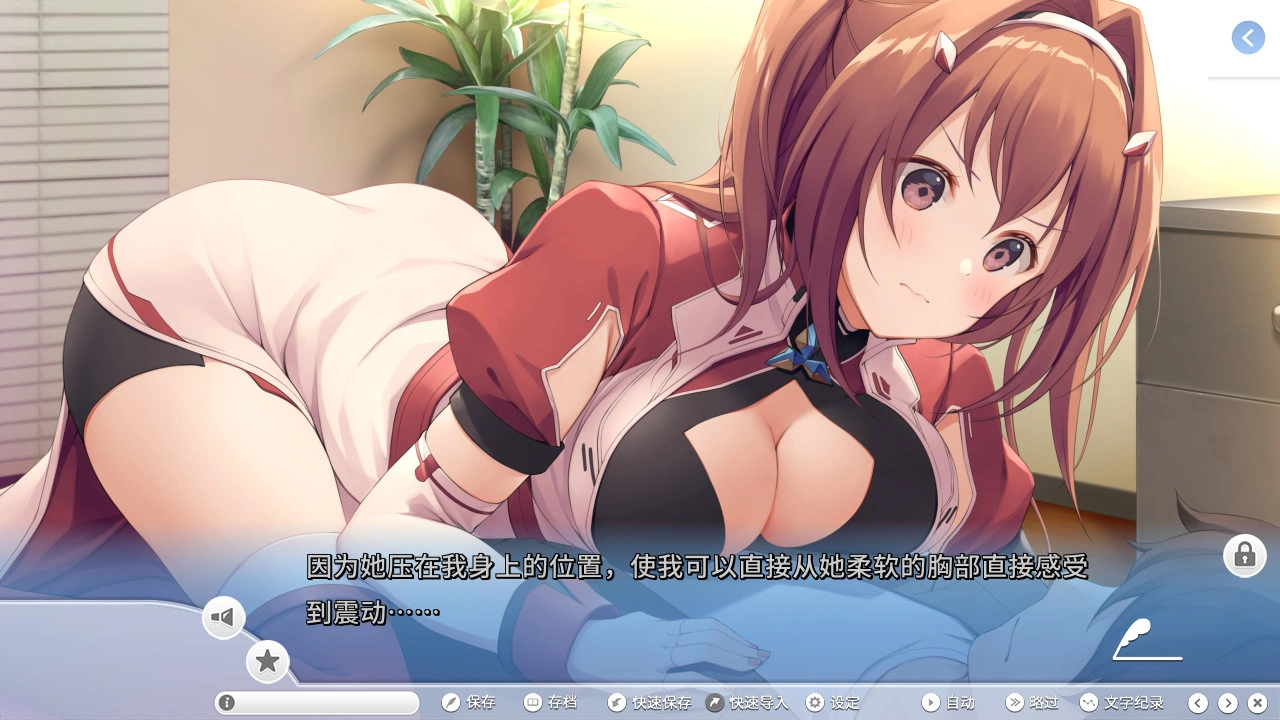Hide the text box with X button
This screenshot has height=720, width=1280.
coord(1258,703)
